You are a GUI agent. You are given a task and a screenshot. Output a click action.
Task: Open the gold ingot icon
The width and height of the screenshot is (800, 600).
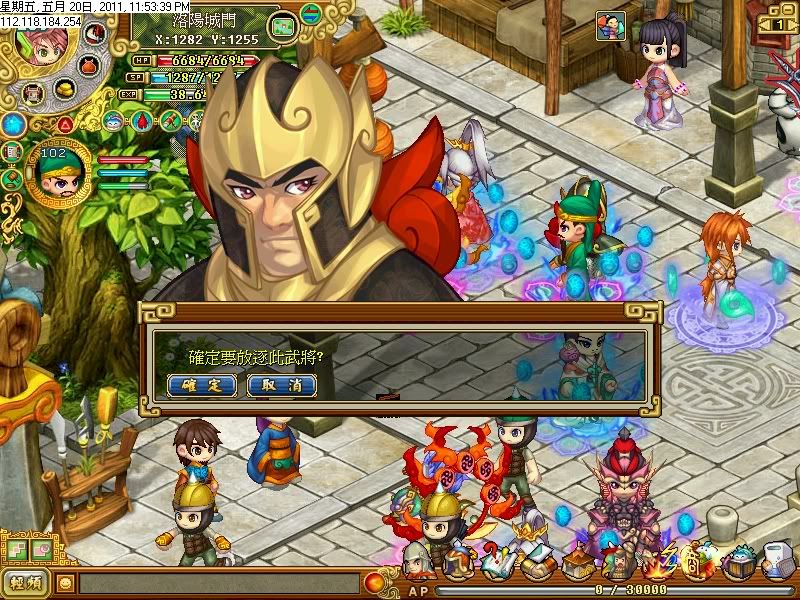(x=68, y=89)
